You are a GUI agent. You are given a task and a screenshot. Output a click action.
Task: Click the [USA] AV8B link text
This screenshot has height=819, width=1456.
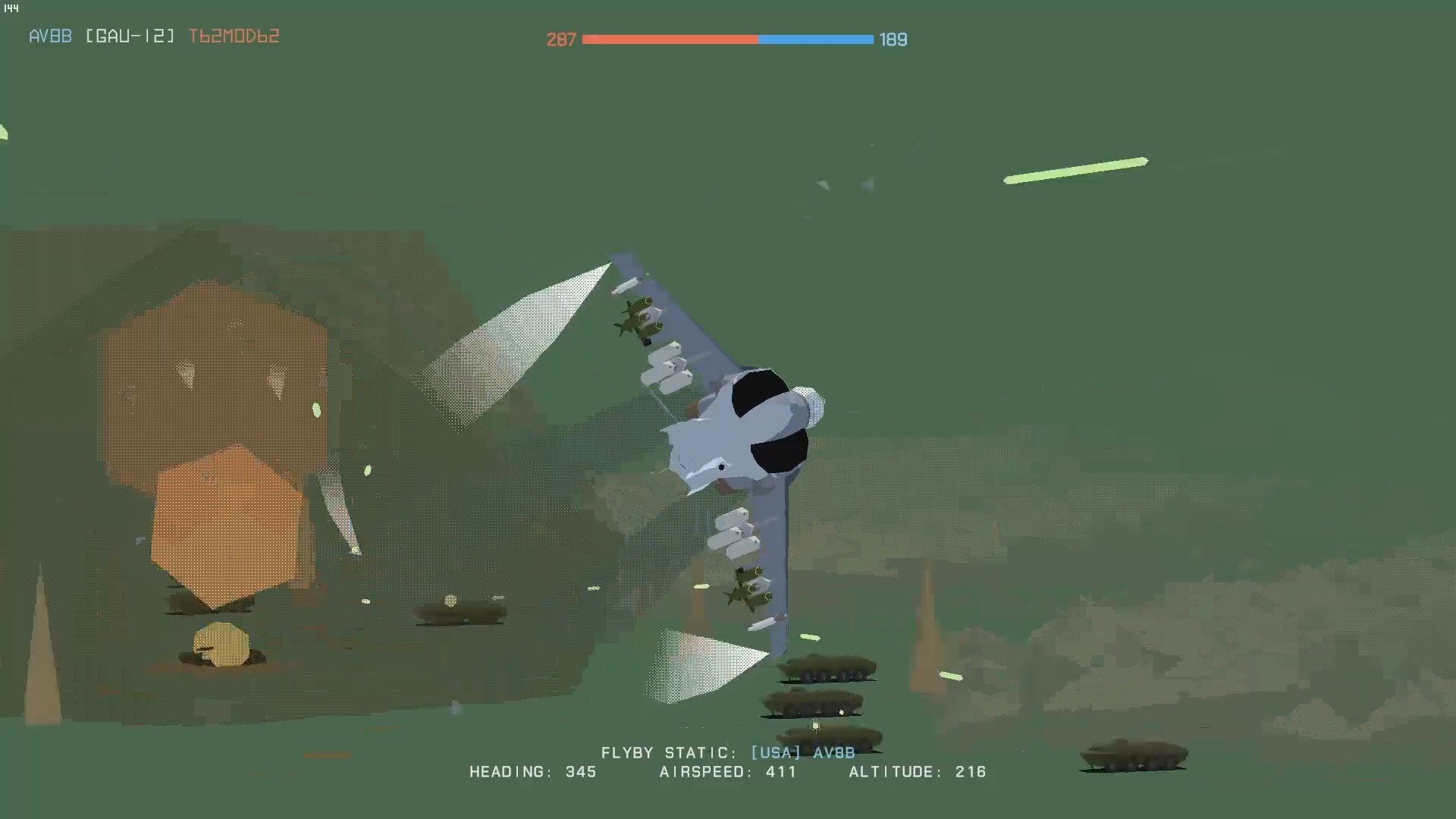tap(804, 753)
